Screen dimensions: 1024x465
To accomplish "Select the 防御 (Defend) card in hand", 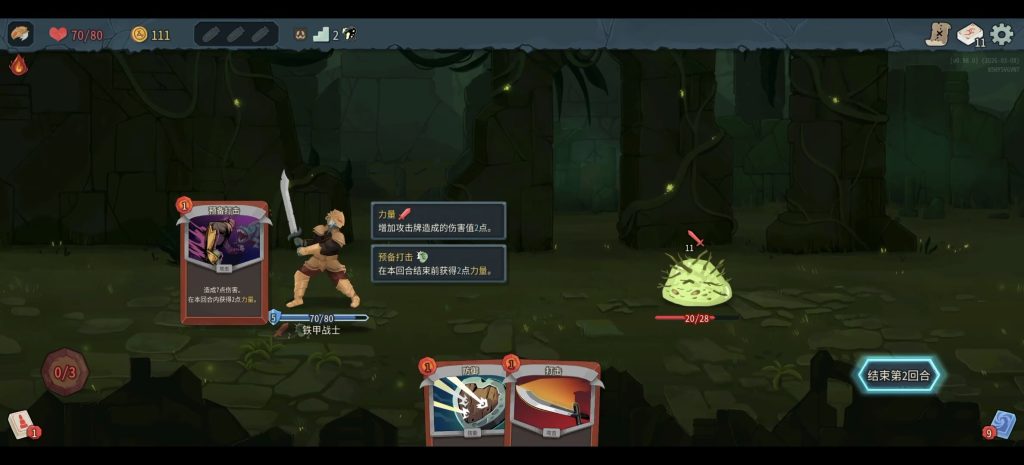I will [x=465, y=405].
